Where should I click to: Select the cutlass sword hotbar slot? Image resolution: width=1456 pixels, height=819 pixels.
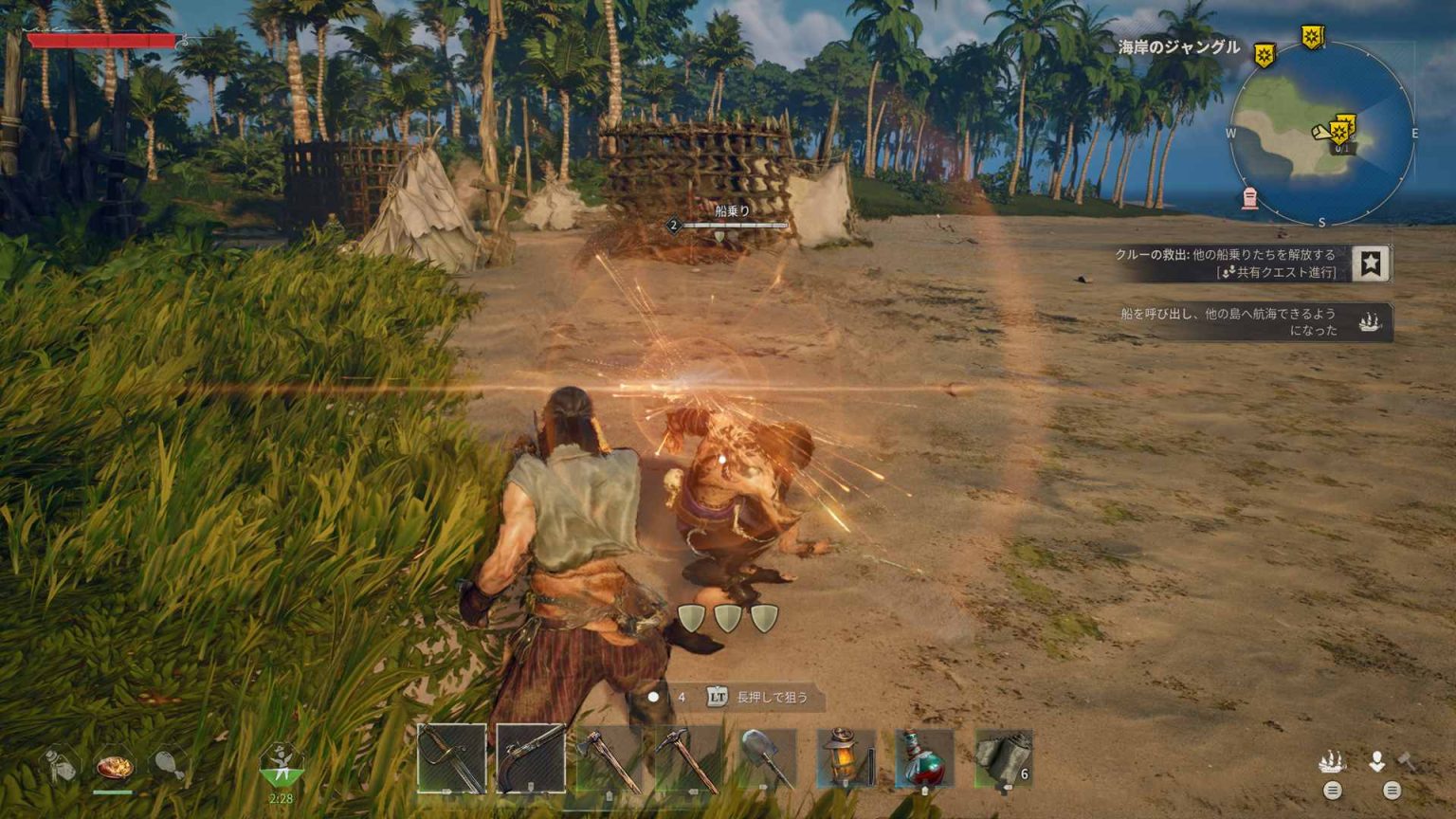(451, 758)
